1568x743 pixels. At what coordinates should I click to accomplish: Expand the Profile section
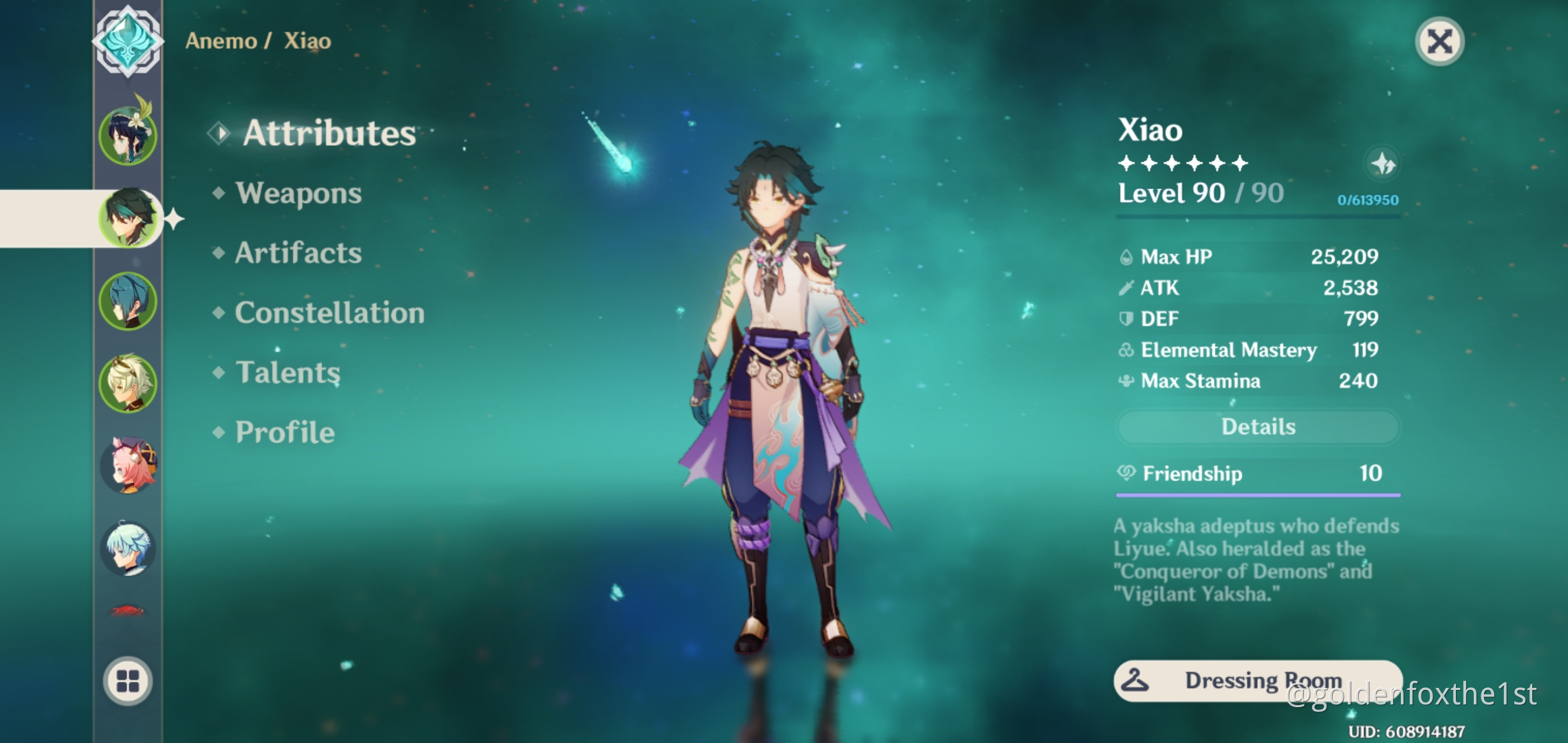[283, 432]
